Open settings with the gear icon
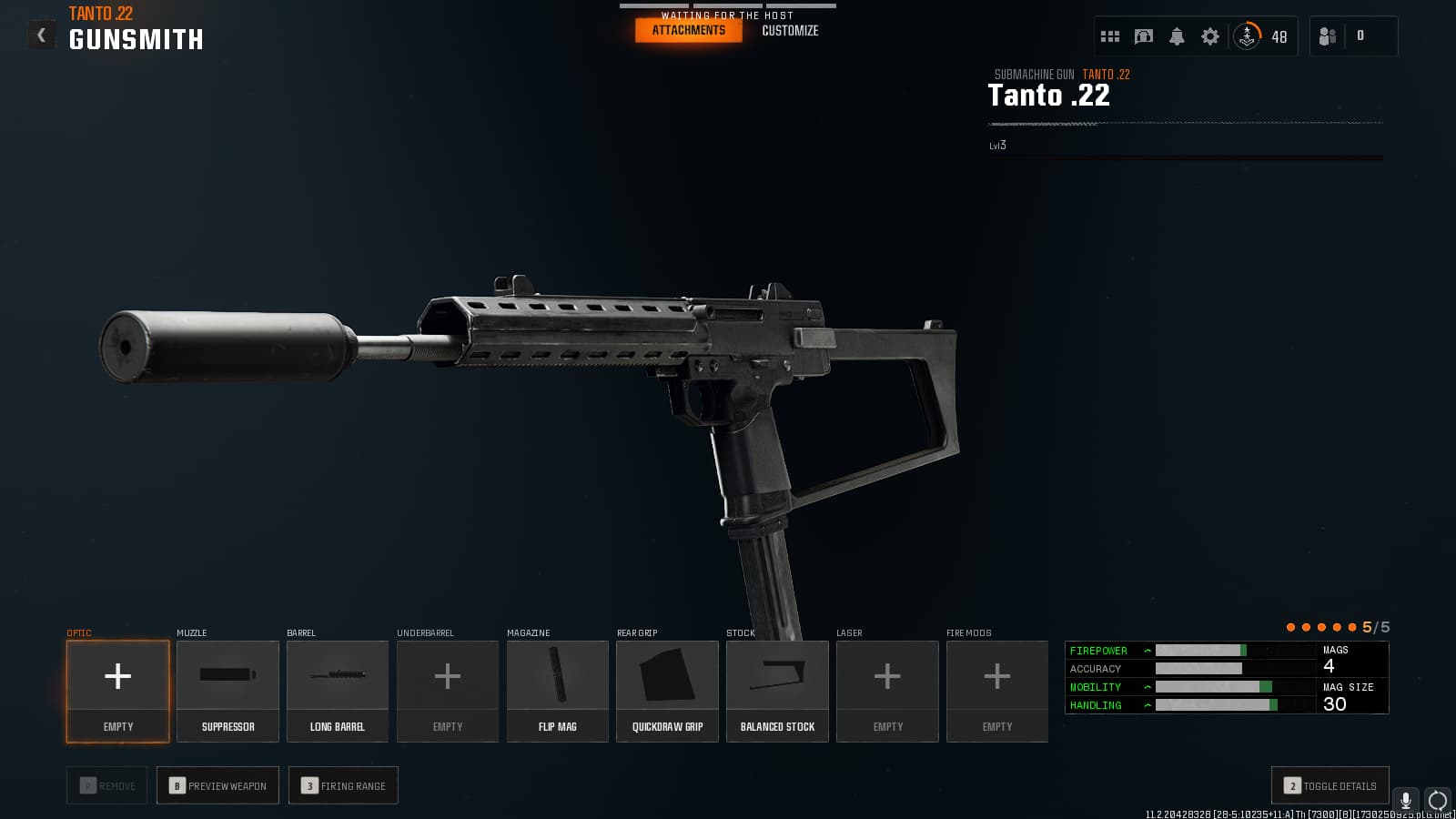This screenshot has width=1456, height=819. click(1210, 36)
